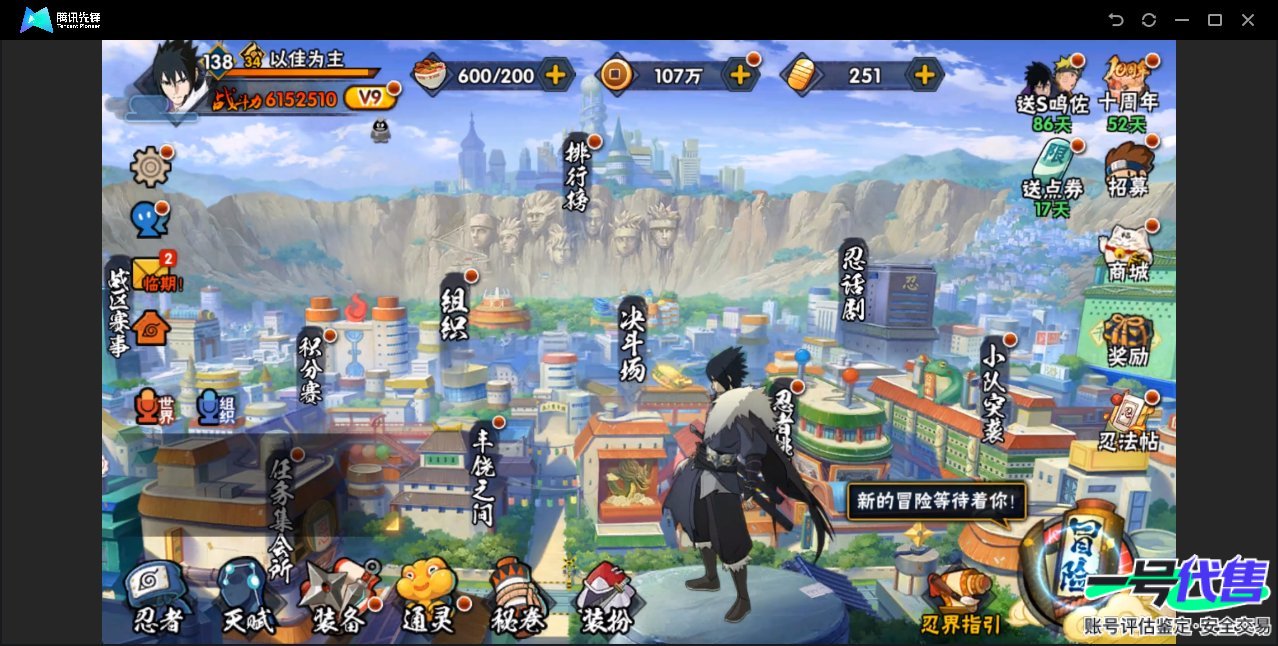Add copper coins using the plus button
This screenshot has width=1278, height=646.
740,75
